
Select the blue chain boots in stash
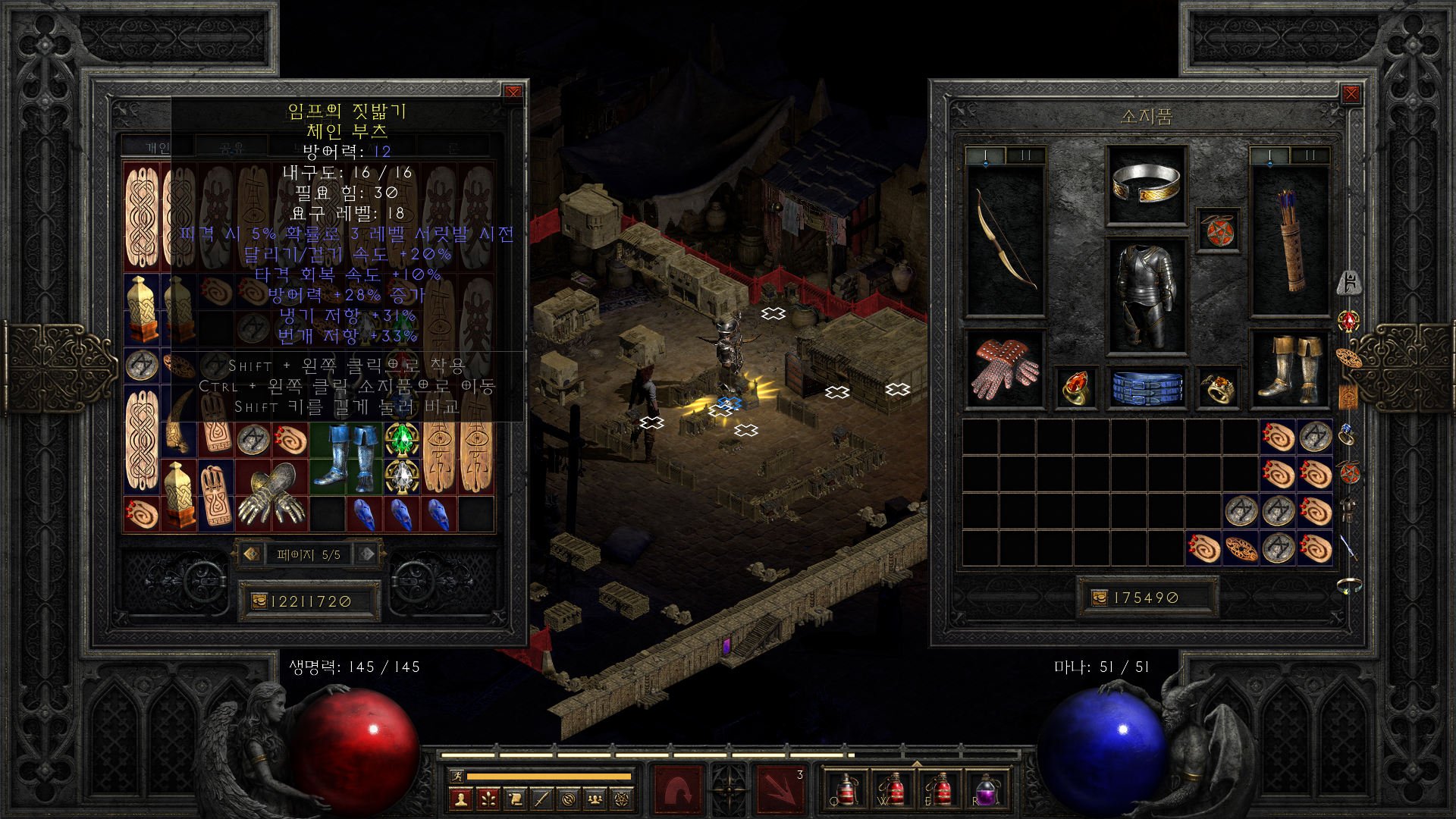345,457
